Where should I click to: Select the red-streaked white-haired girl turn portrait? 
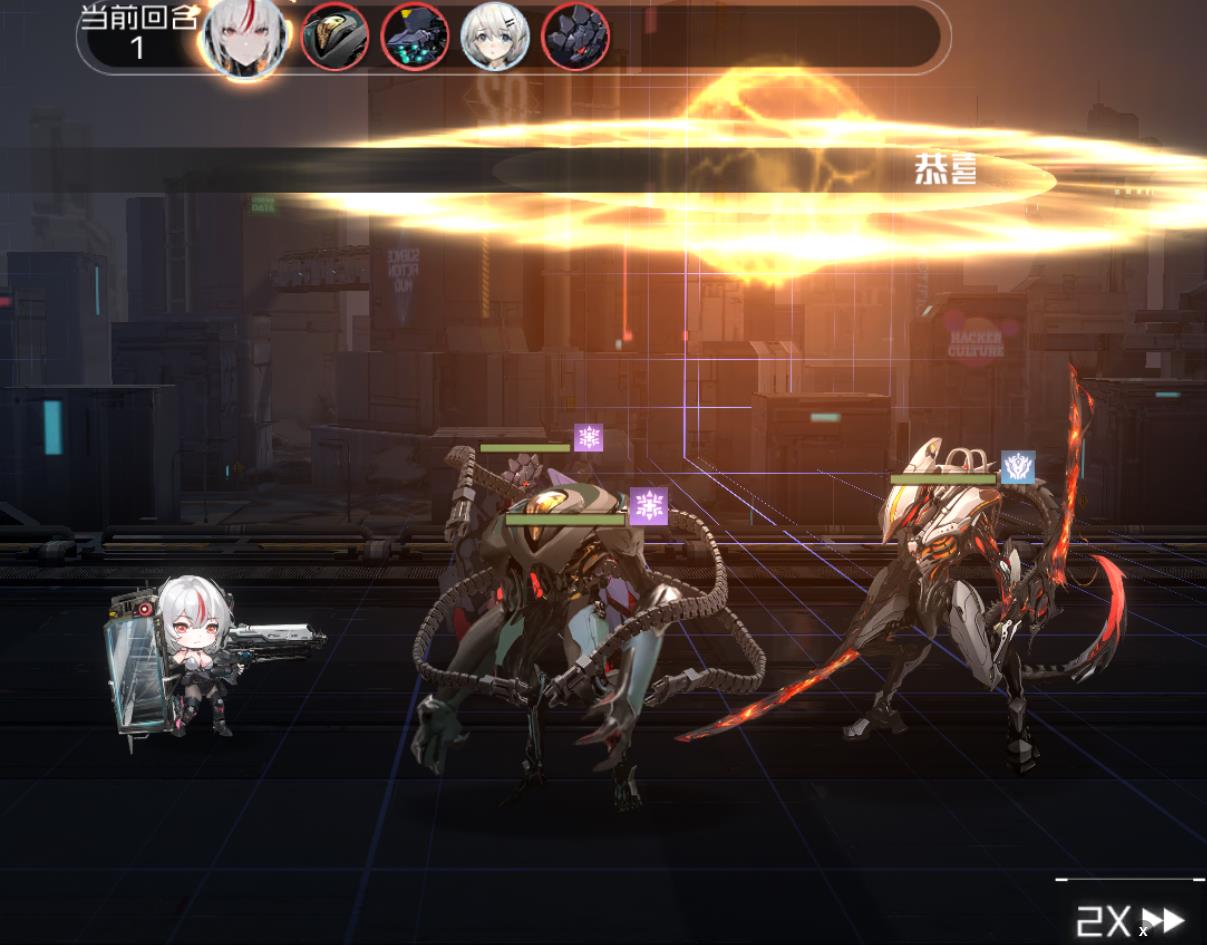pyautogui.click(x=243, y=38)
